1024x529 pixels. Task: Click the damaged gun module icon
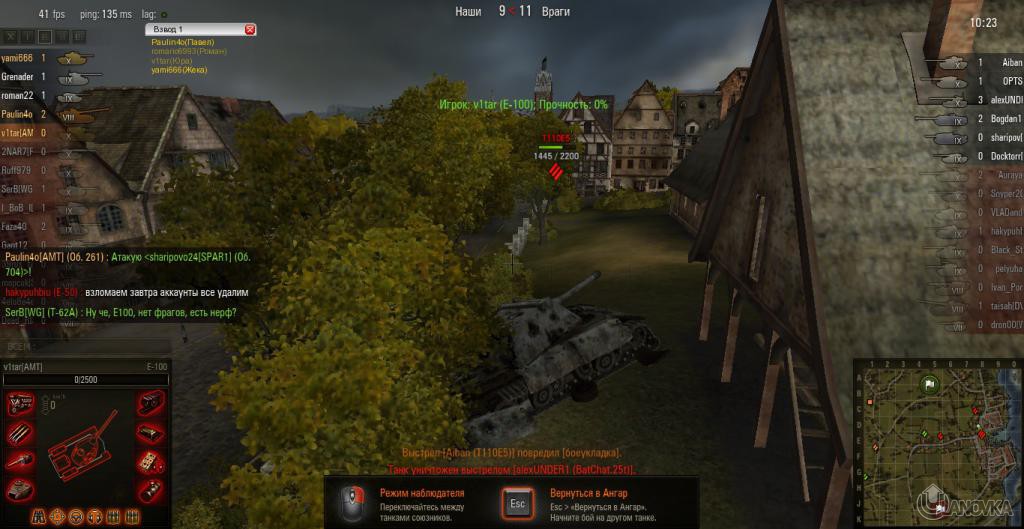21,461
